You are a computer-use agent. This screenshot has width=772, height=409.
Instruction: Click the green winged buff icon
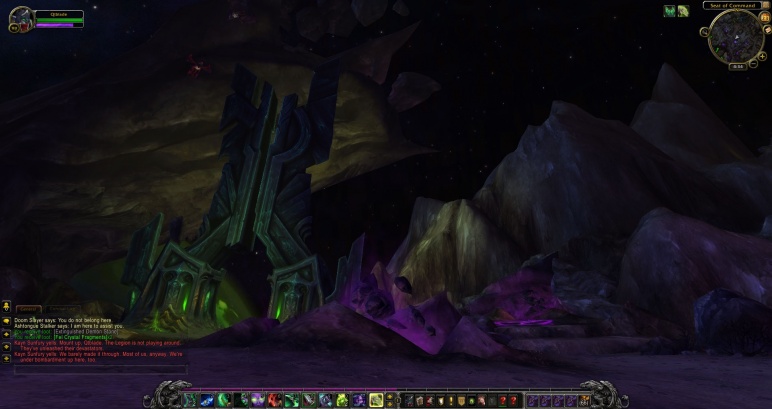(x=670, y=11)
